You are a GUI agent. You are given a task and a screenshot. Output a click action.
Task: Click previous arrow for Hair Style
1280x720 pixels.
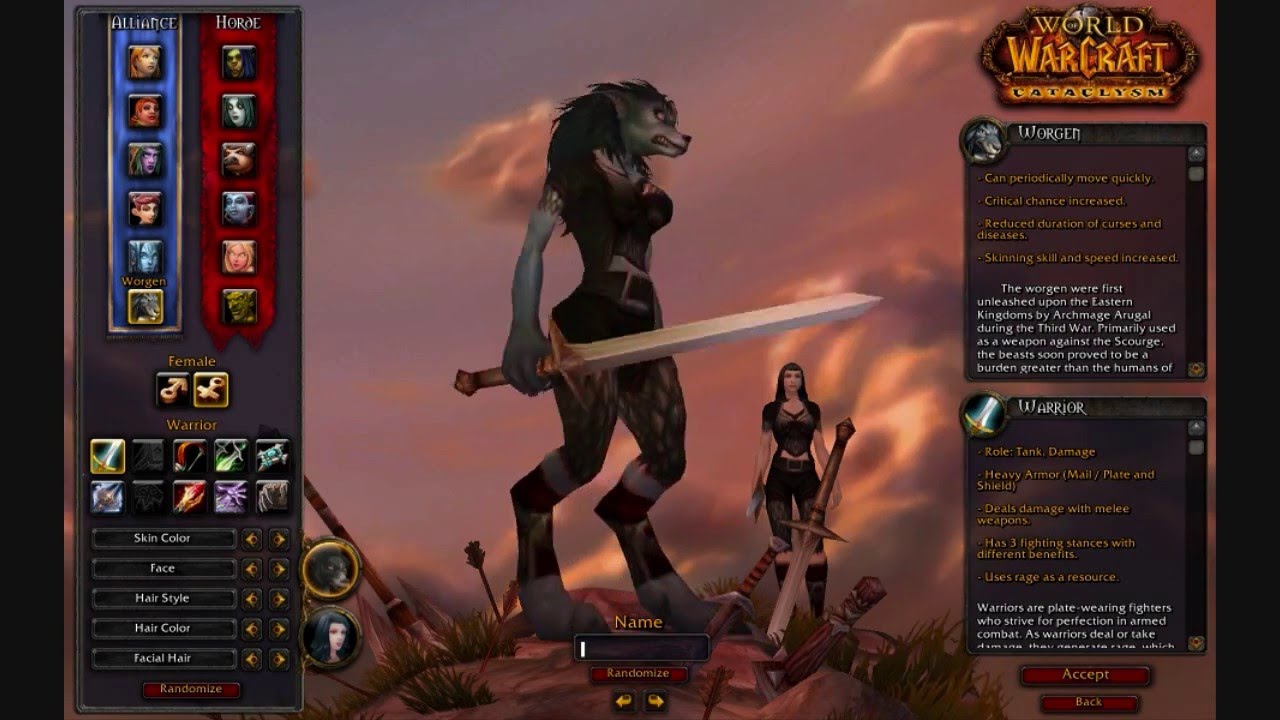pyautogui.click(x=252, y=599)
